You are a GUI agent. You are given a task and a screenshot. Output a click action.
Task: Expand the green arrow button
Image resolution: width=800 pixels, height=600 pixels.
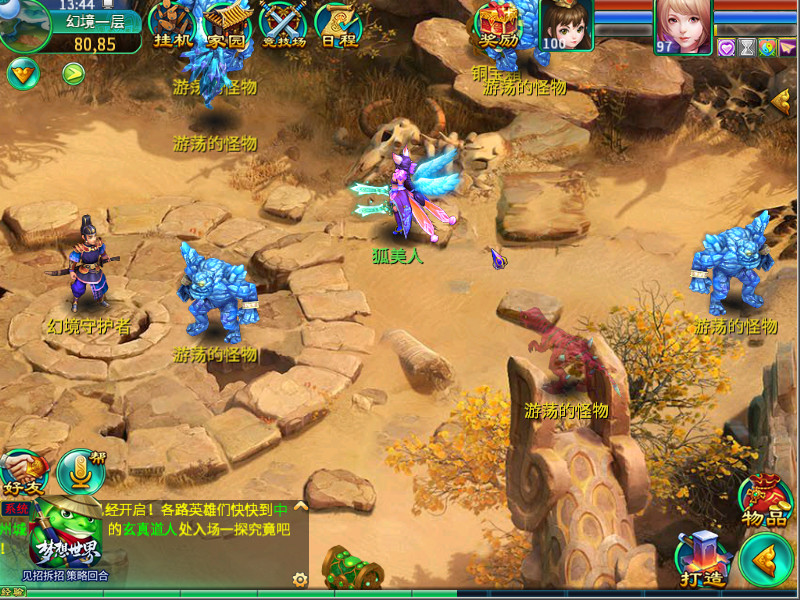pyautogui.click(x=73, y=72)
